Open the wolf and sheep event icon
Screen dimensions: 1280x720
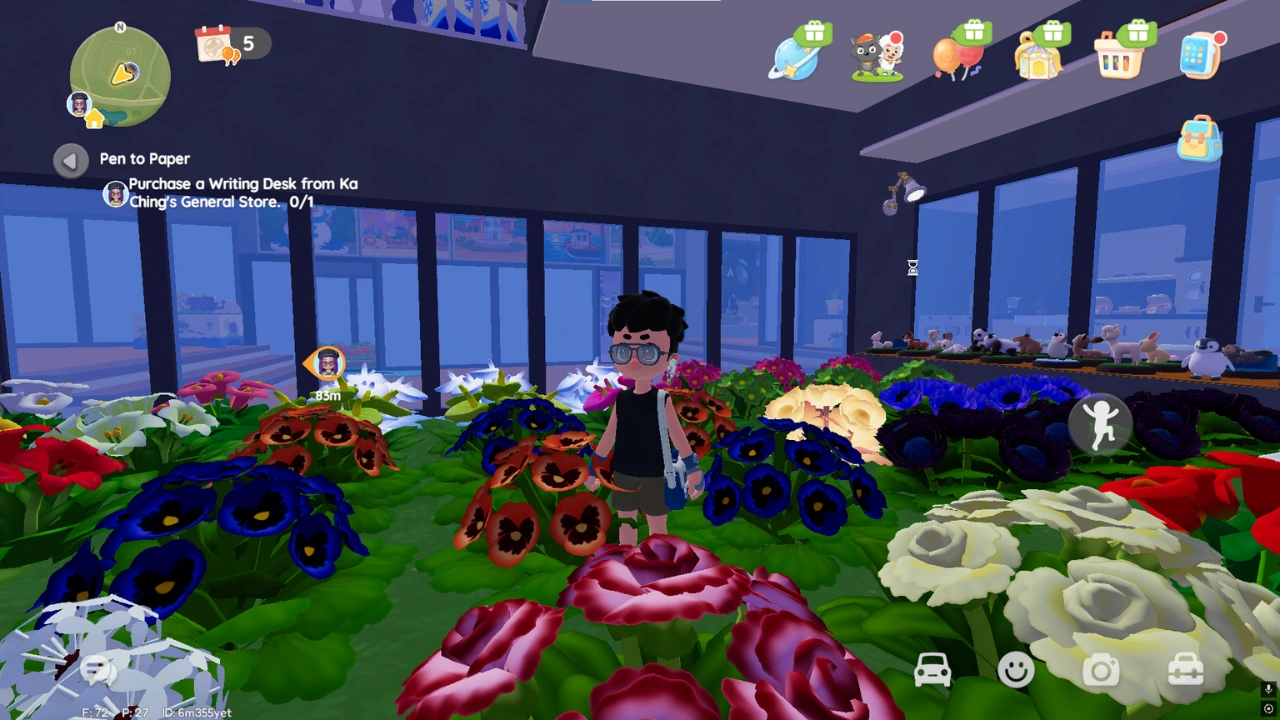click(x=877, y=55)
